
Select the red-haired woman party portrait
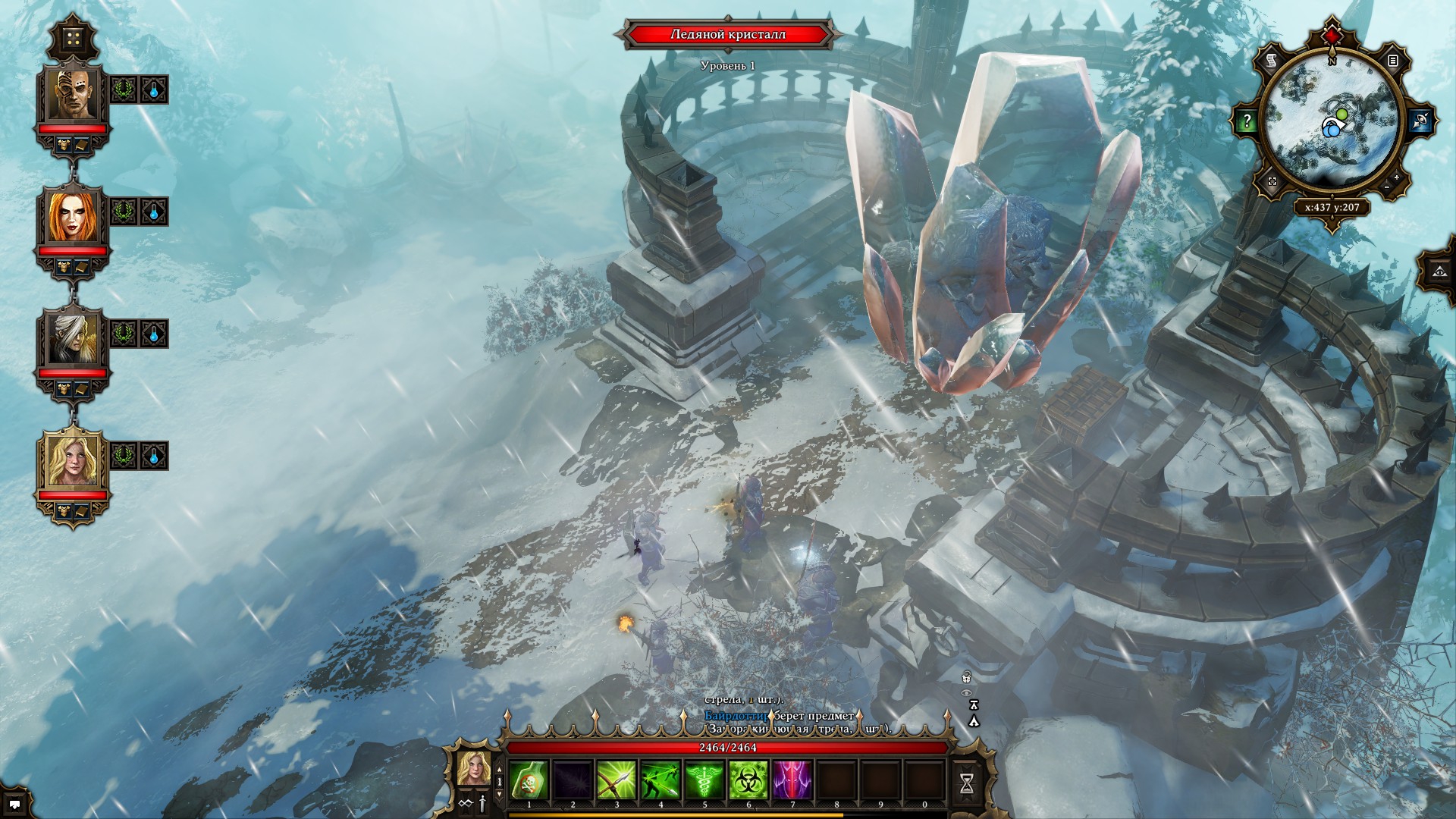coord(73,216)
